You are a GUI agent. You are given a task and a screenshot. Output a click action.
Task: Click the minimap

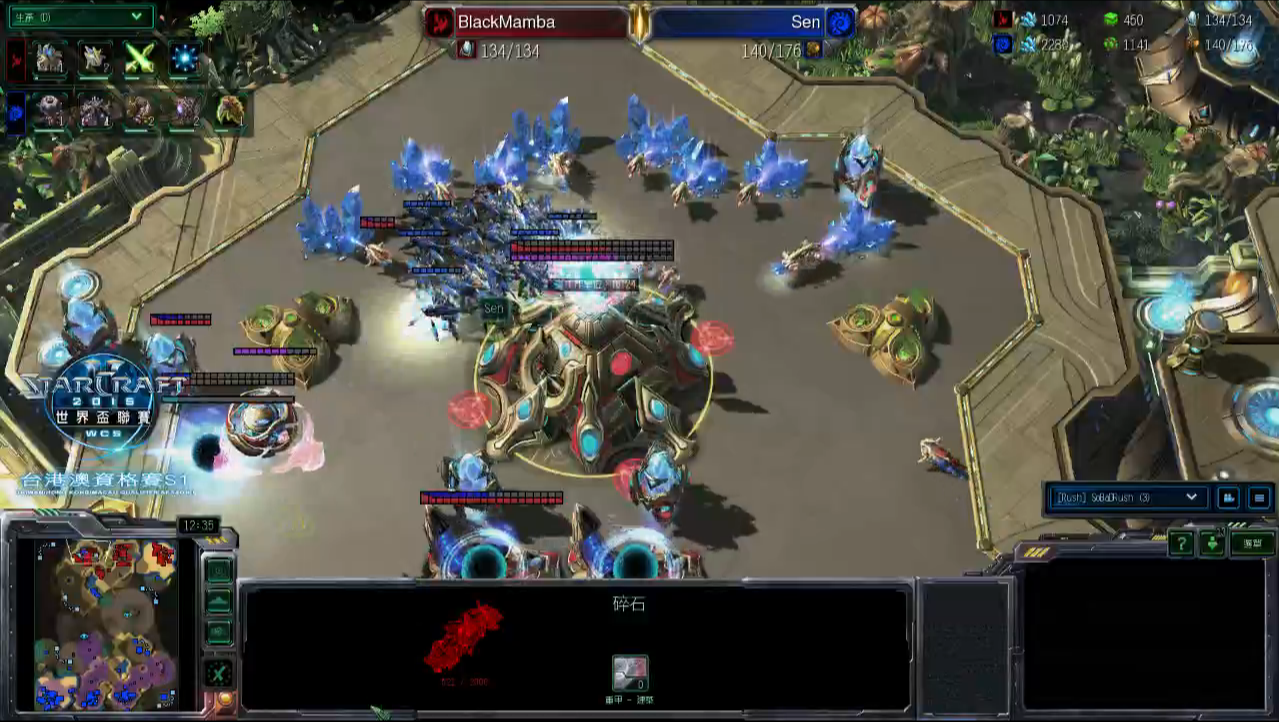coord(107,624)
